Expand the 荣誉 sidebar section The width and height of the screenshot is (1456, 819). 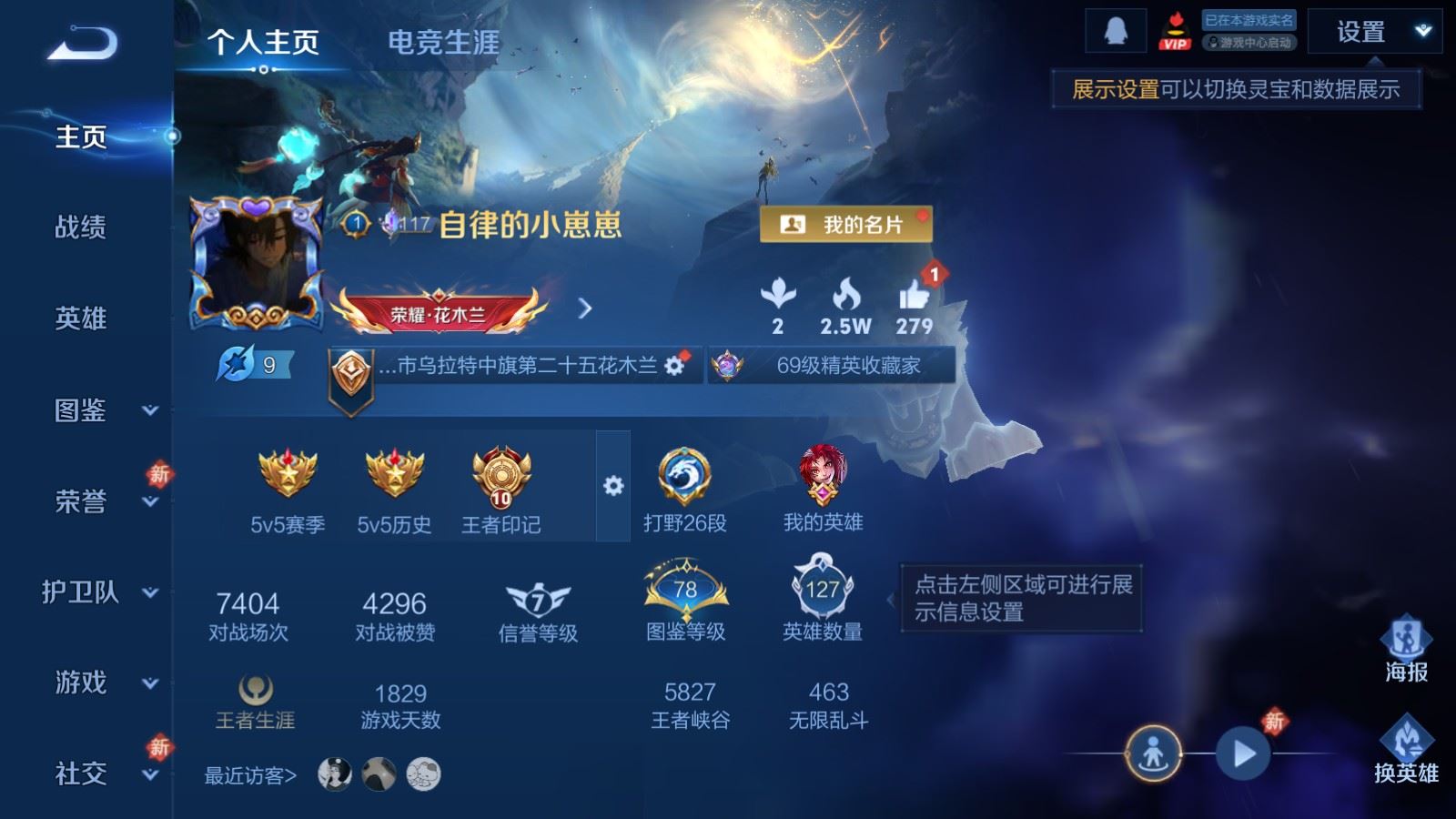coord(86,499)
